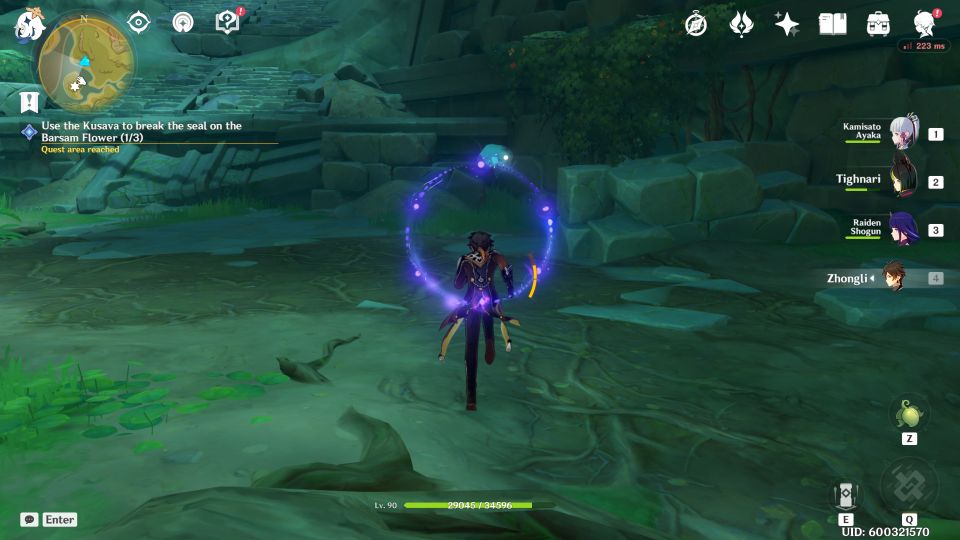Switch to Raiden Shogun

[x=904, y=229]
